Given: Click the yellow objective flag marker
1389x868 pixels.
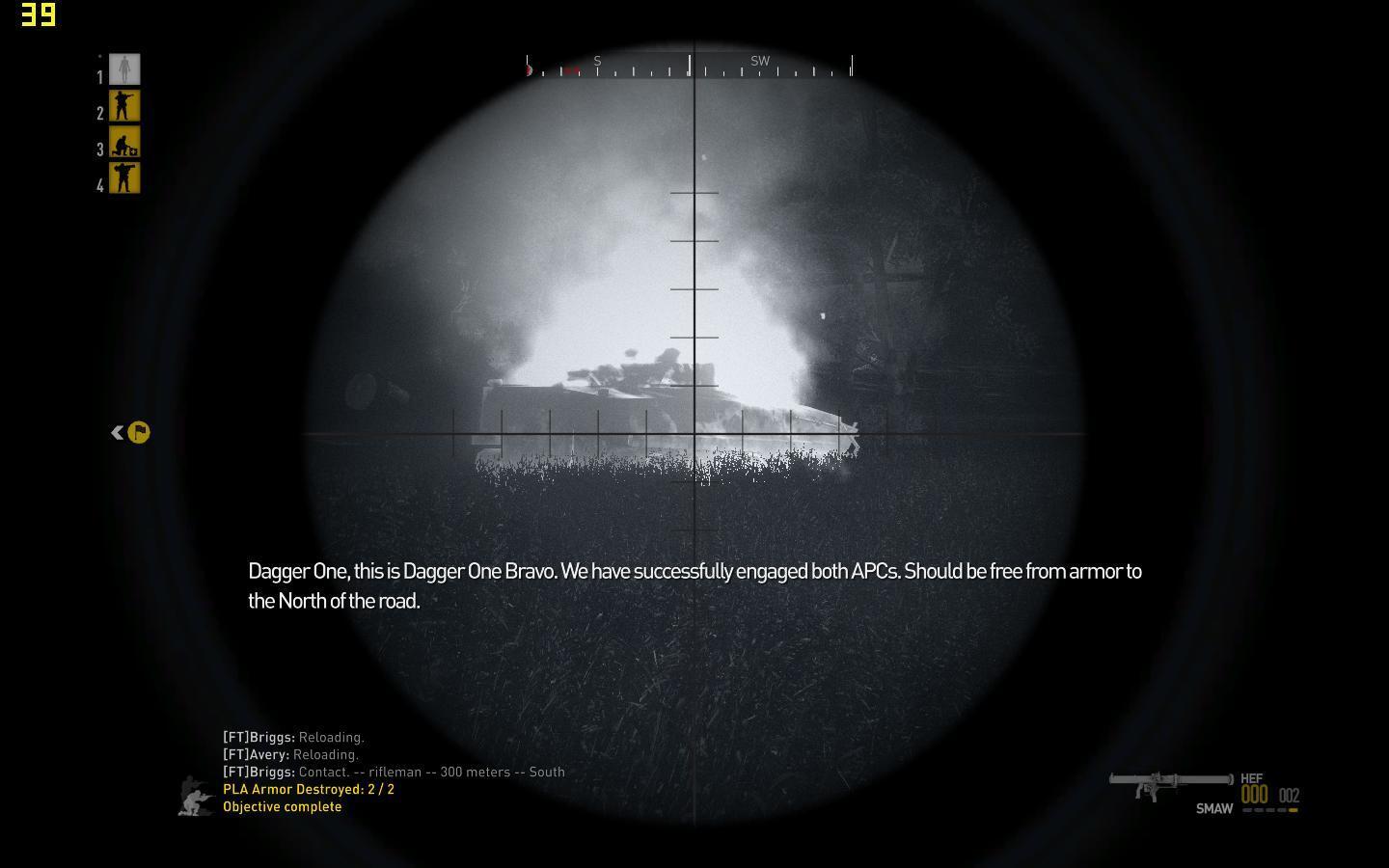Looking at the screenshot, I should [139, 433].
